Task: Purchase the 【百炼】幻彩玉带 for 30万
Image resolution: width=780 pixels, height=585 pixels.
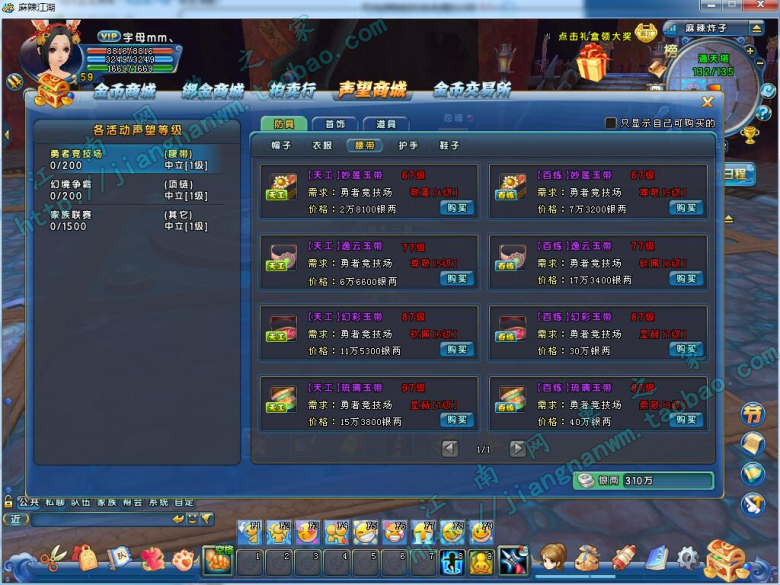Action: [x=686, y=350]
